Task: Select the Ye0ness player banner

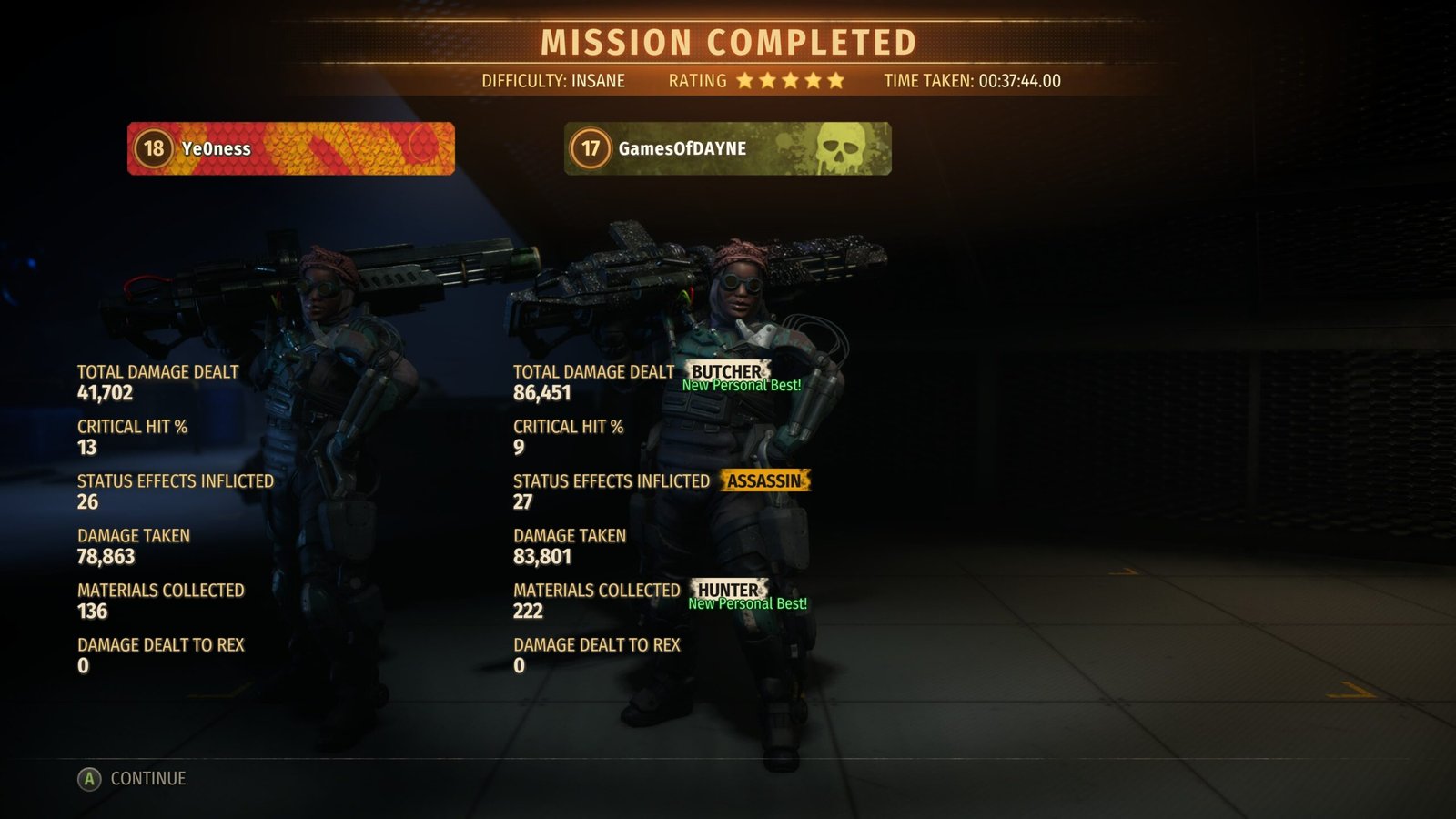Action: 290,148
